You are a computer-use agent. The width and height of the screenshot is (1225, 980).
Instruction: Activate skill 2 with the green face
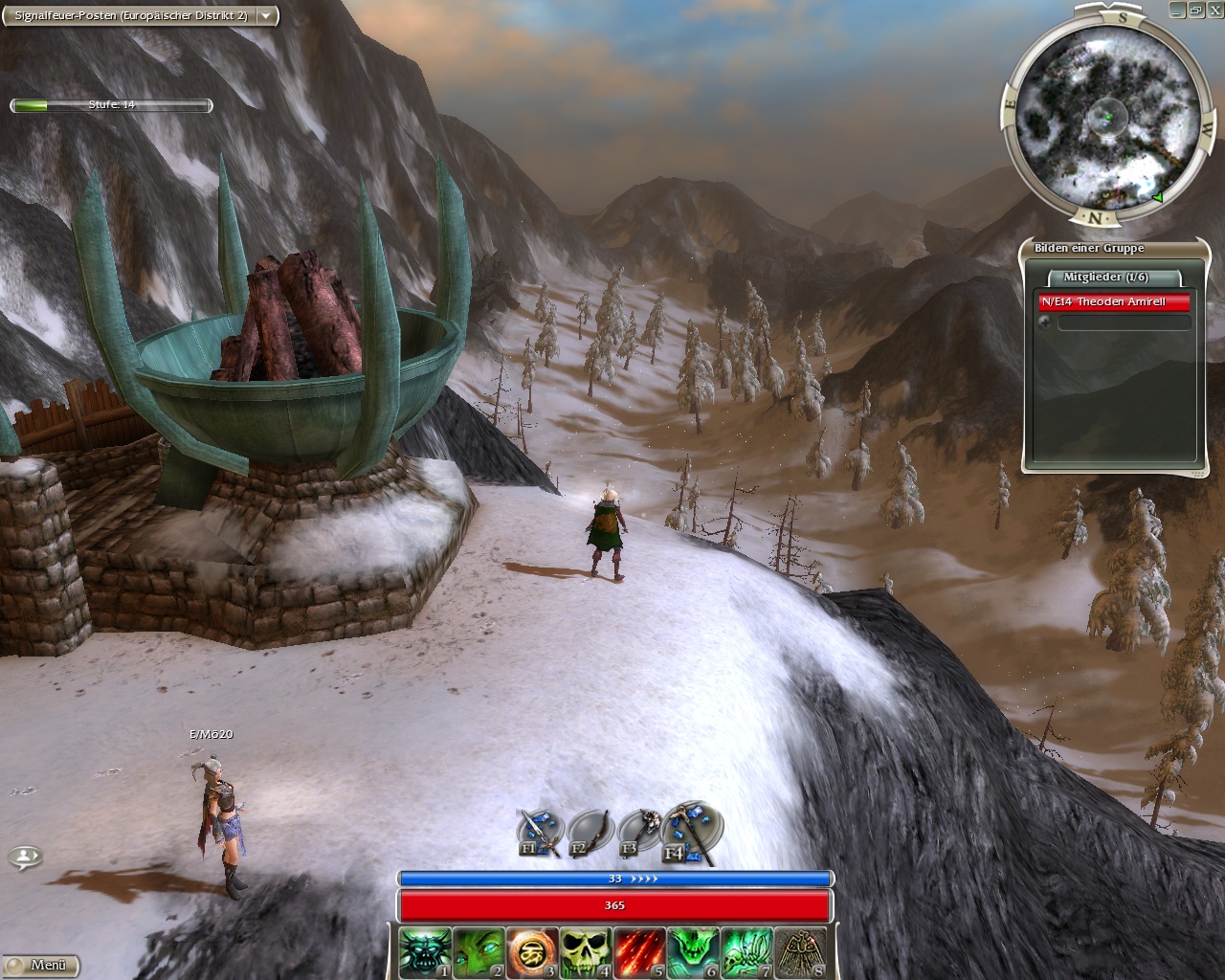478,951
